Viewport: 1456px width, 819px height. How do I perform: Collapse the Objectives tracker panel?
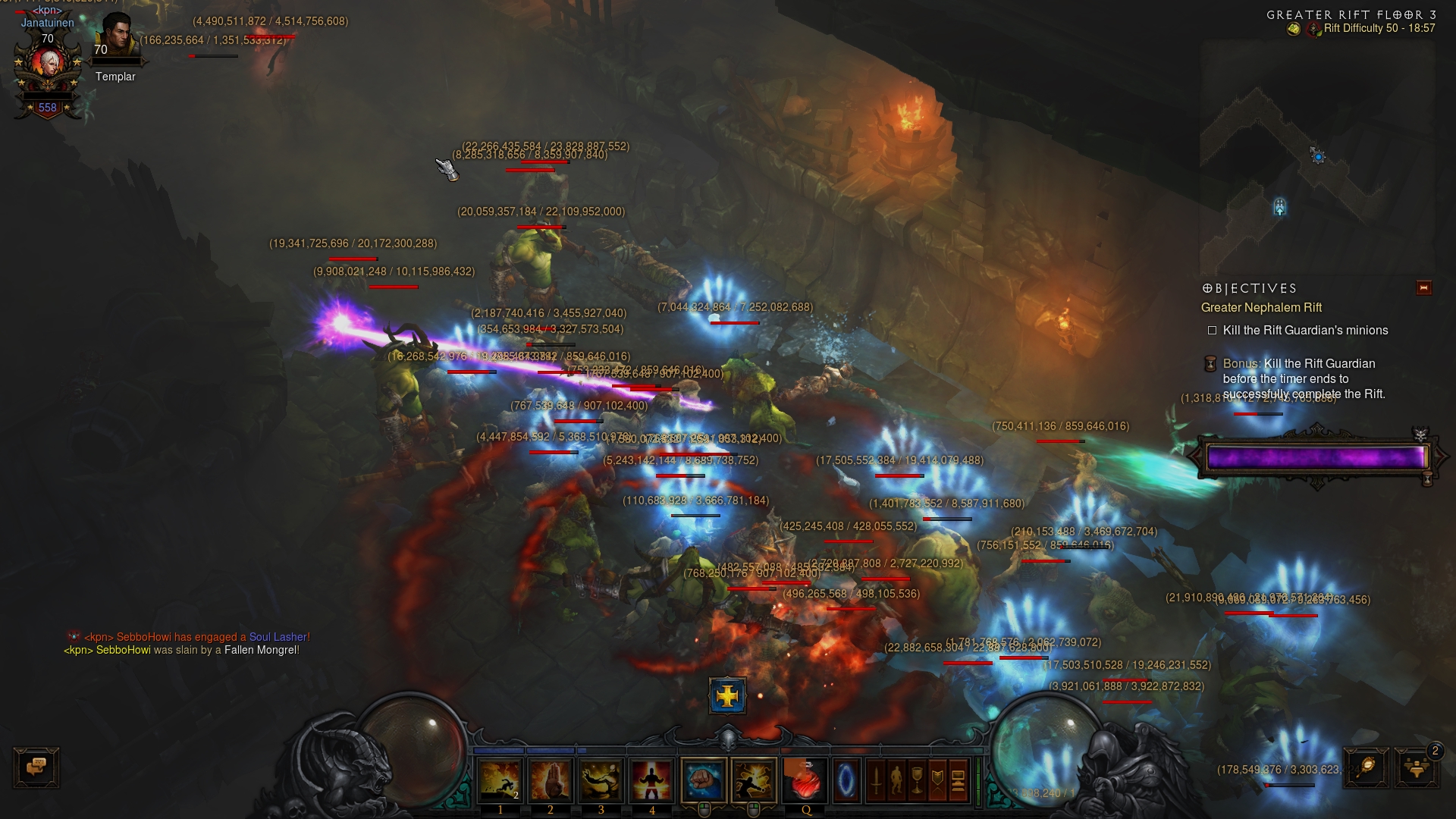coord(1423,287)
